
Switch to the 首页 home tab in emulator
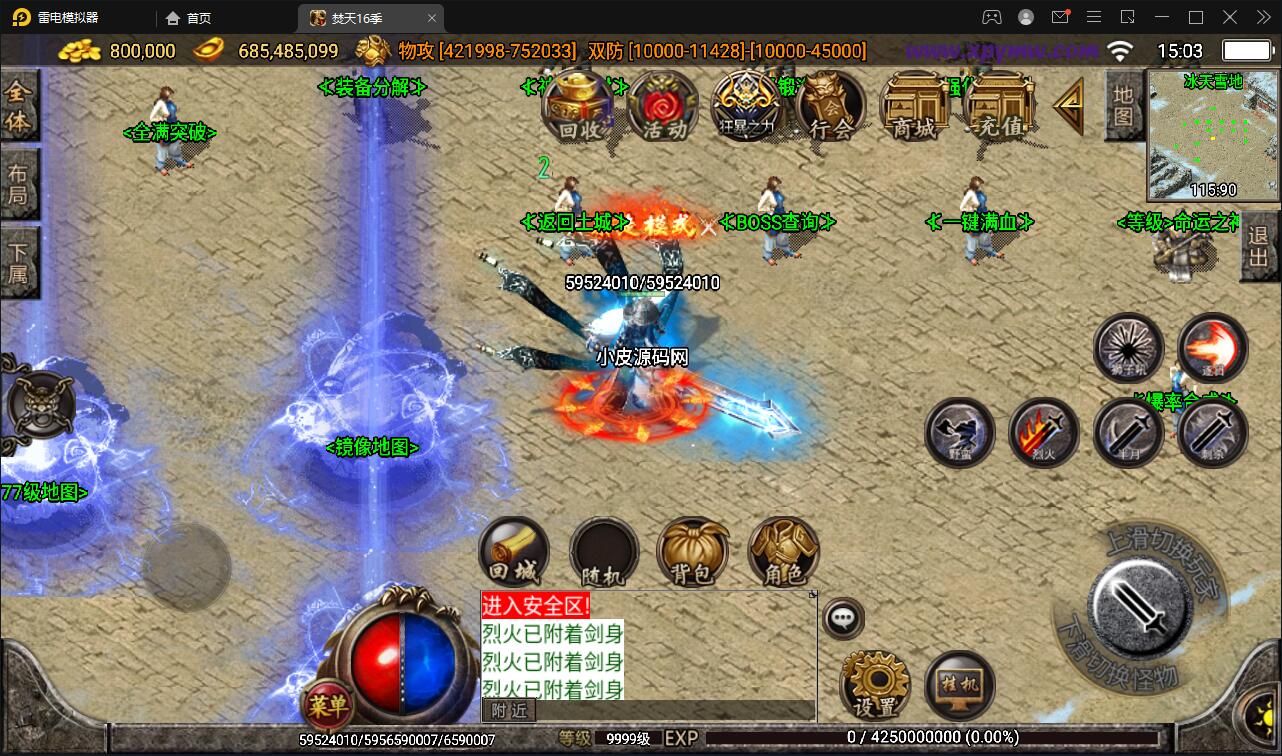coord(189,18)
